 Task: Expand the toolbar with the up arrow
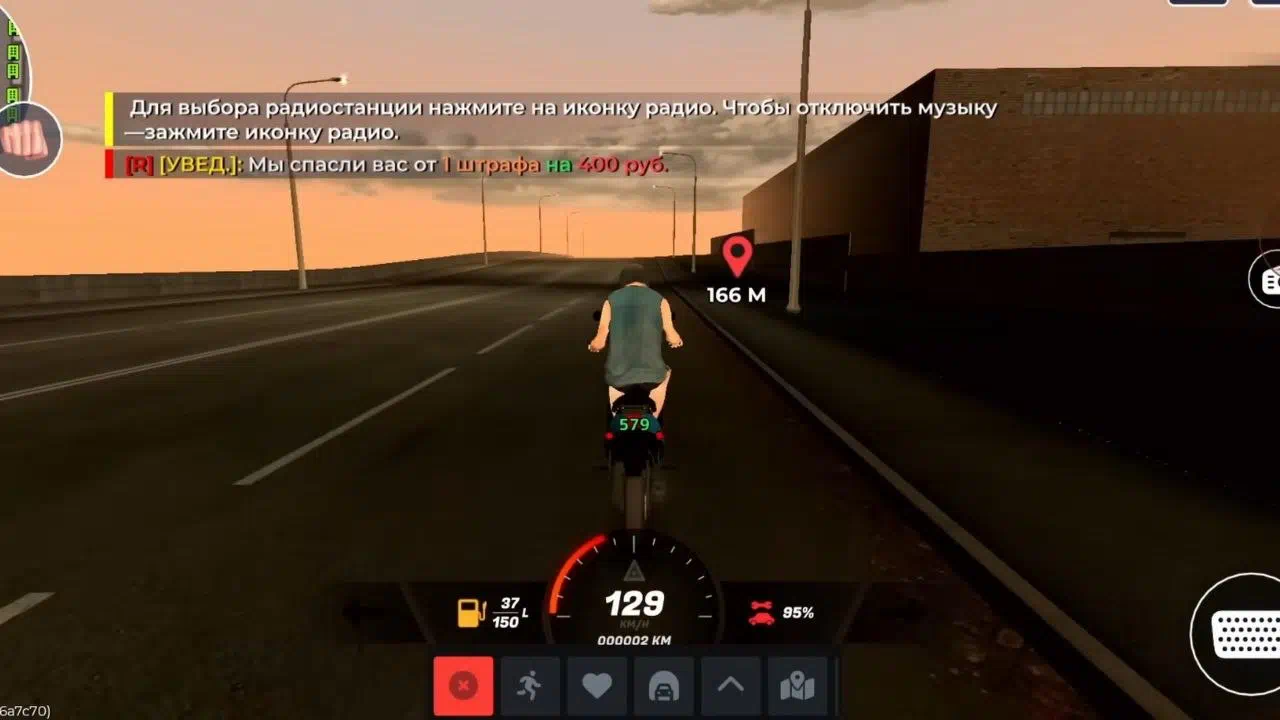pyautogui.click(x=731, y=686)
